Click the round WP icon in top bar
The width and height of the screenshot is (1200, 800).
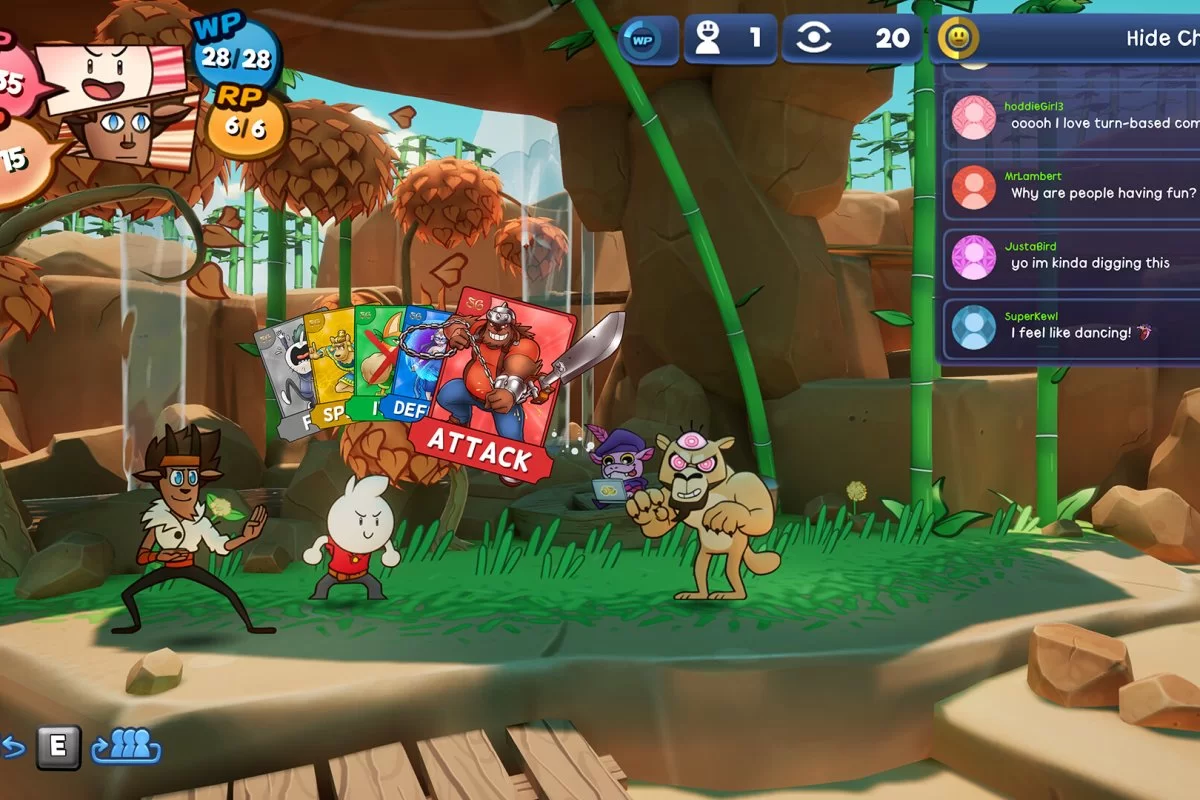(642, 40)
